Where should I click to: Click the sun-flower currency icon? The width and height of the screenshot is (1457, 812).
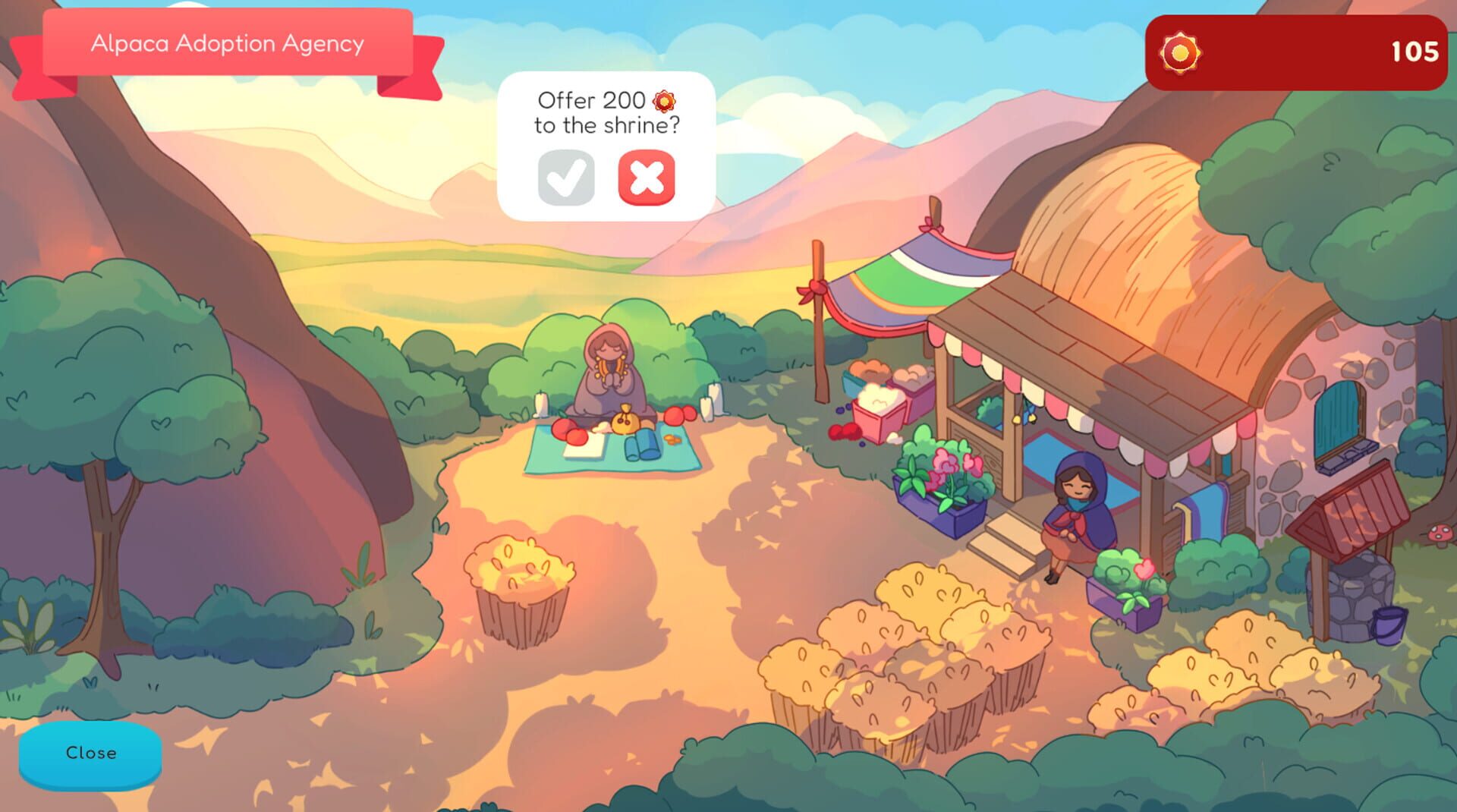click(x=1179, y=52)
